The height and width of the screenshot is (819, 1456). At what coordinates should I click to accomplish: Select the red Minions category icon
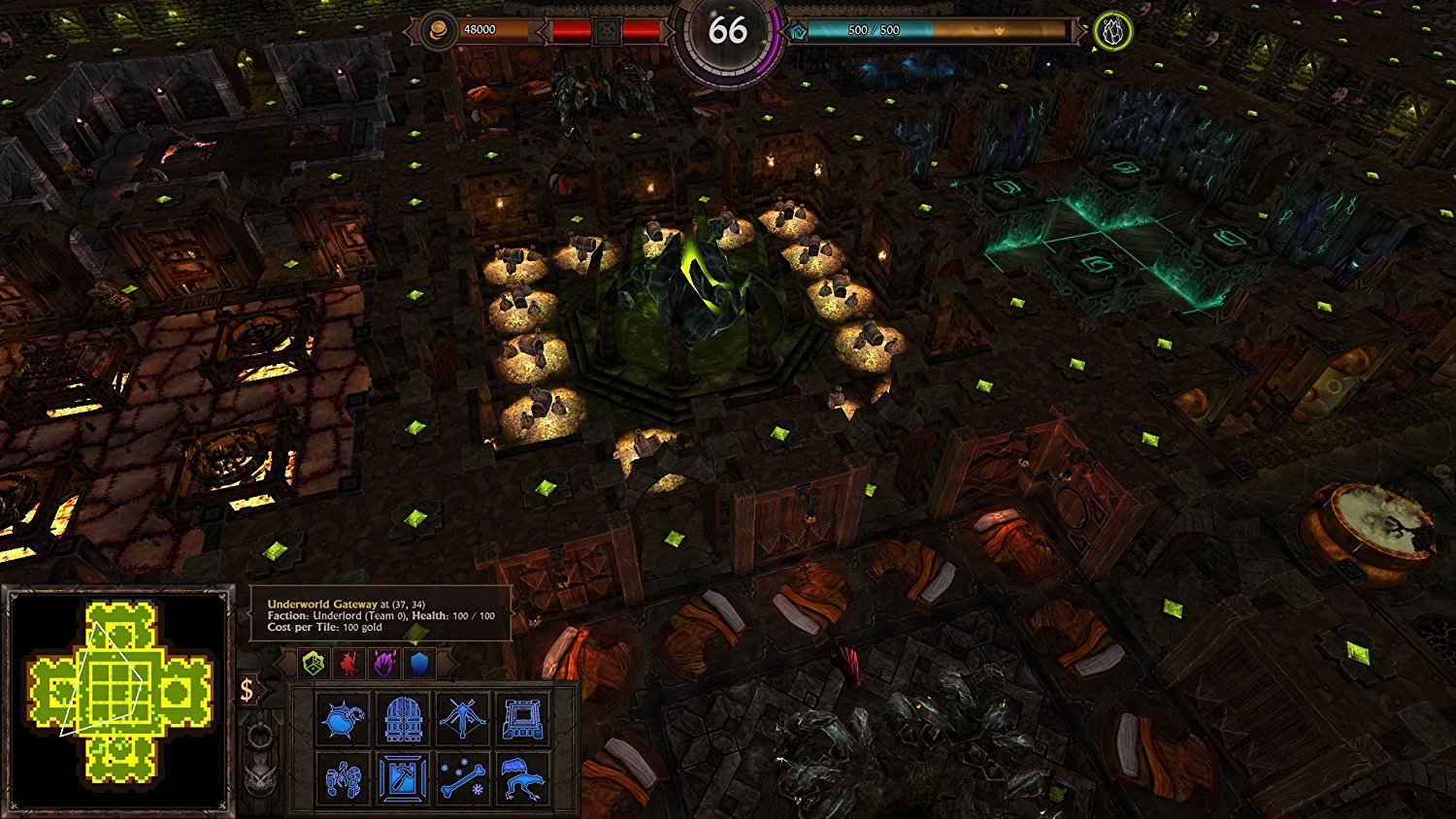[x=349, y=662]
